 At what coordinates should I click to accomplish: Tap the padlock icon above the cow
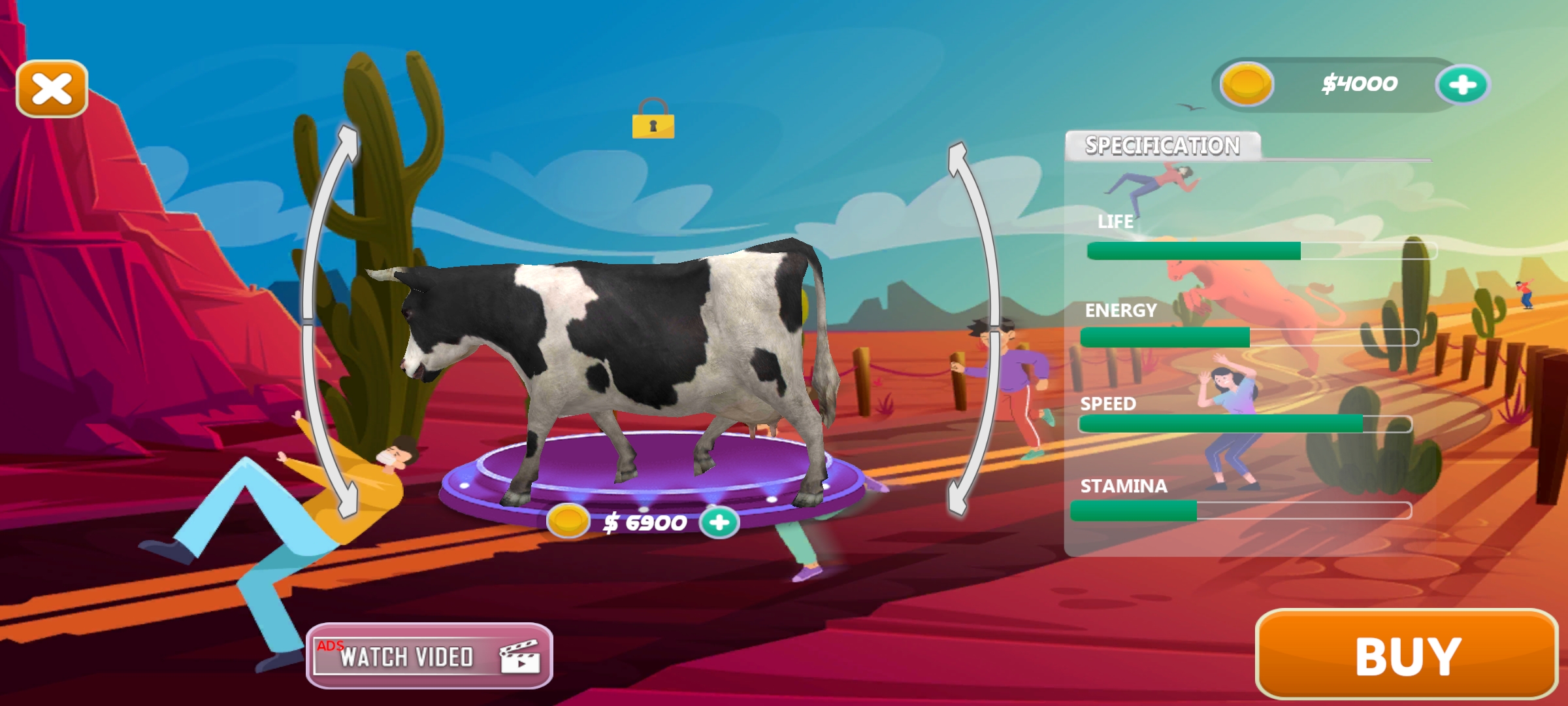pyautogui.click(x=653, y=120)
